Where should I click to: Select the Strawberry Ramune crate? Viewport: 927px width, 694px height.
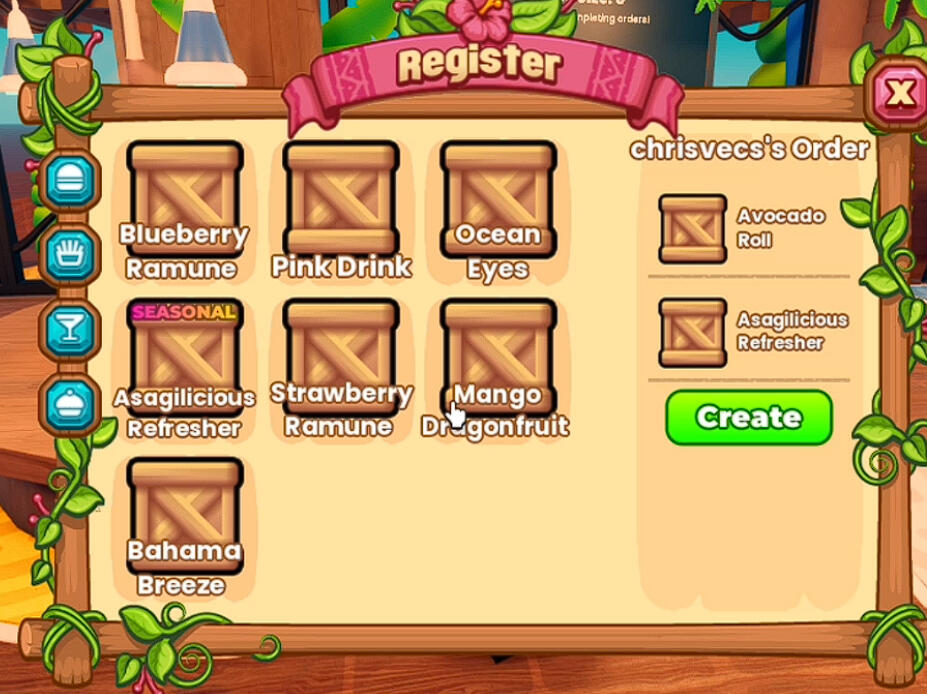pos(341,357)
